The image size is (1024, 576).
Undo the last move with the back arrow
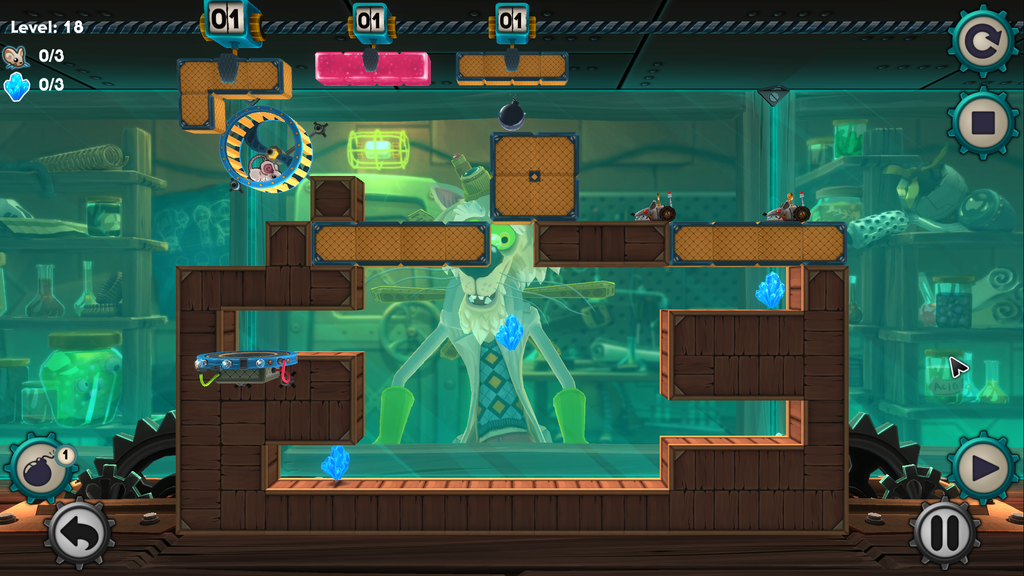pos(77,533)
